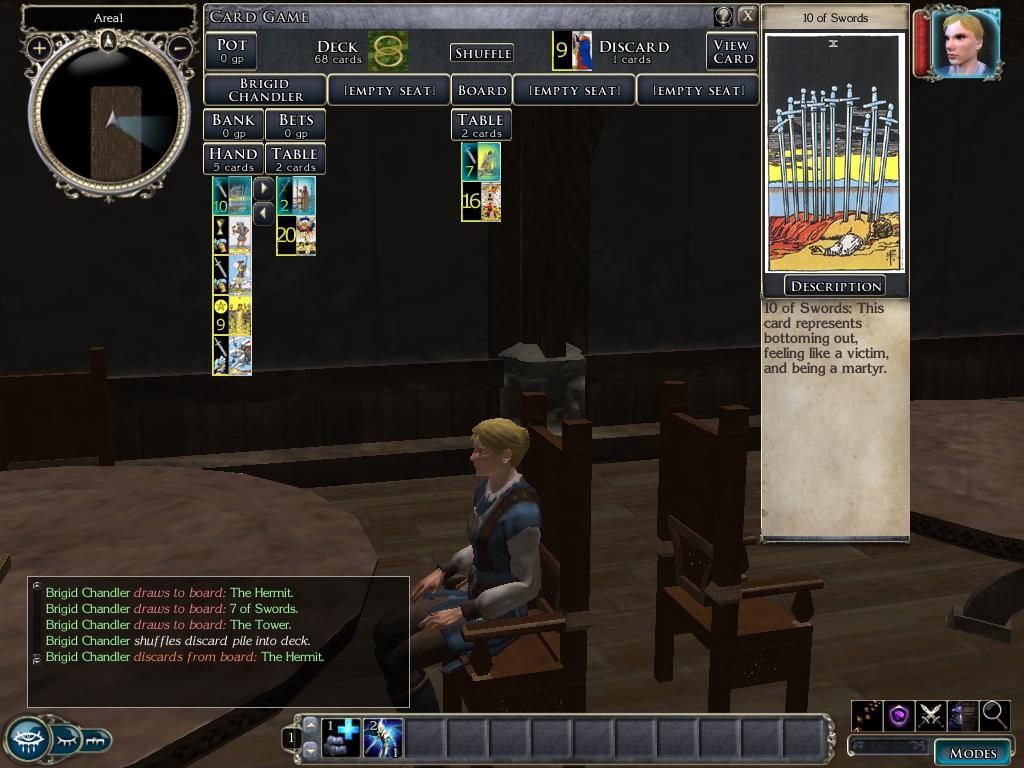Select the Pot button
The width and height of the screenshot is (1024, 768).
(231, 51)
